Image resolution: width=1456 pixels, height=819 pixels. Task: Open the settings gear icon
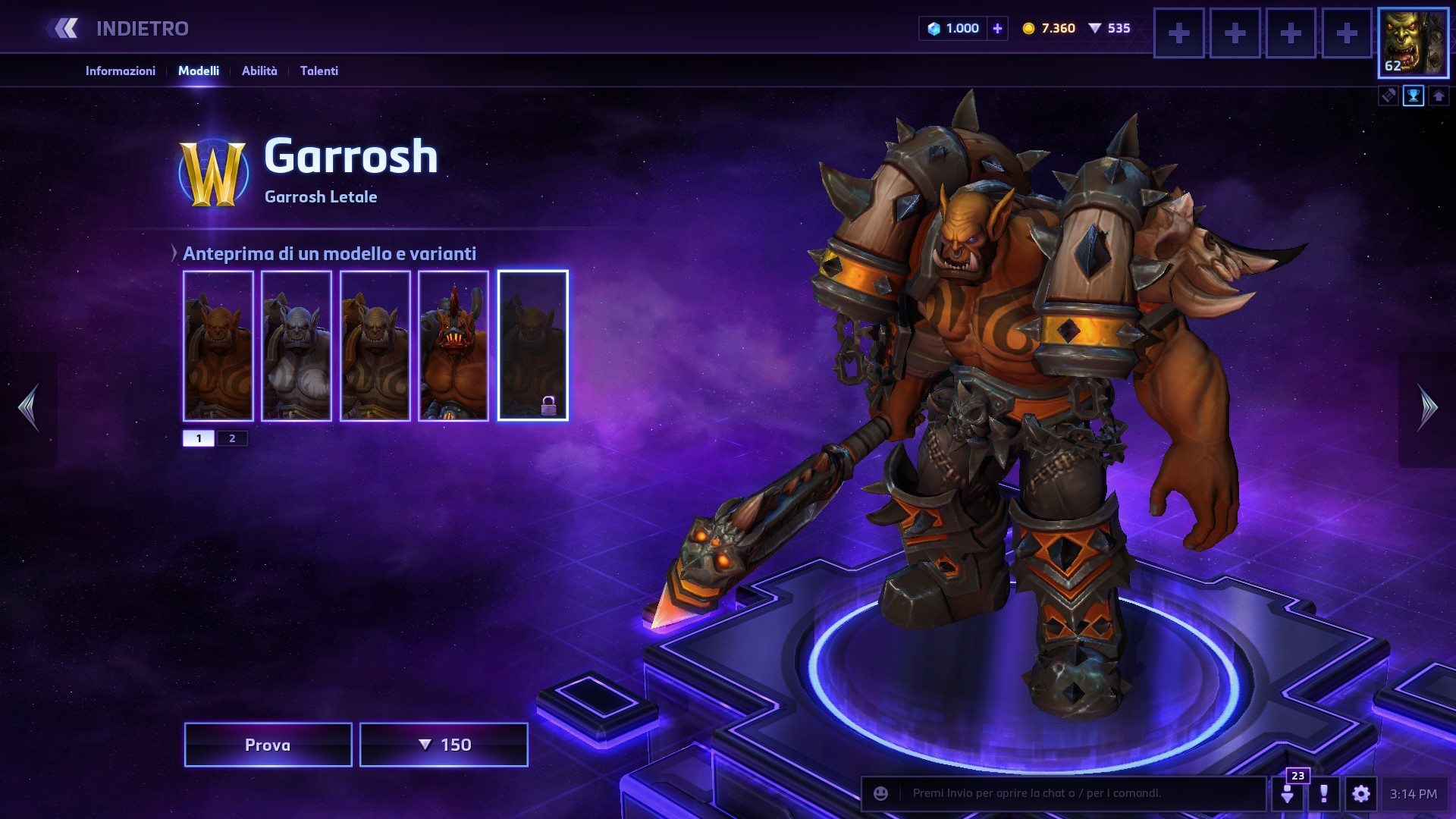1360,793
